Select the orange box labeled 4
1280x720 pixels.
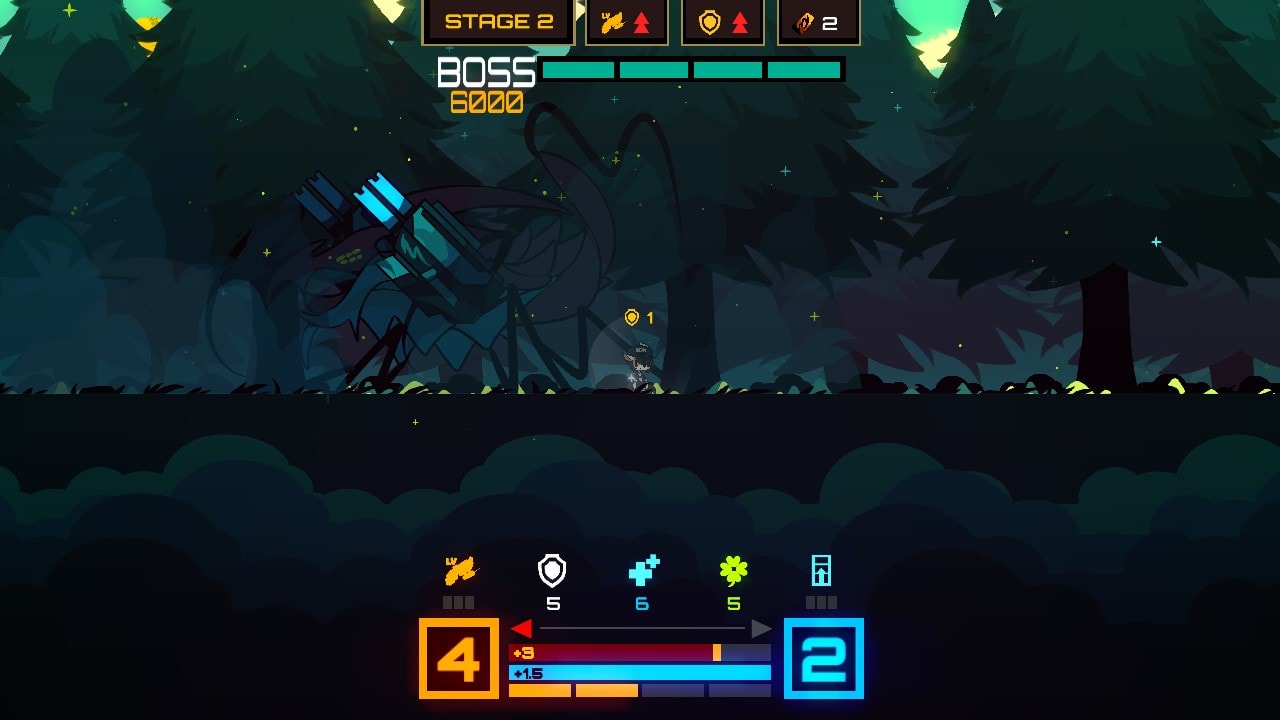(x=458, y=658)
